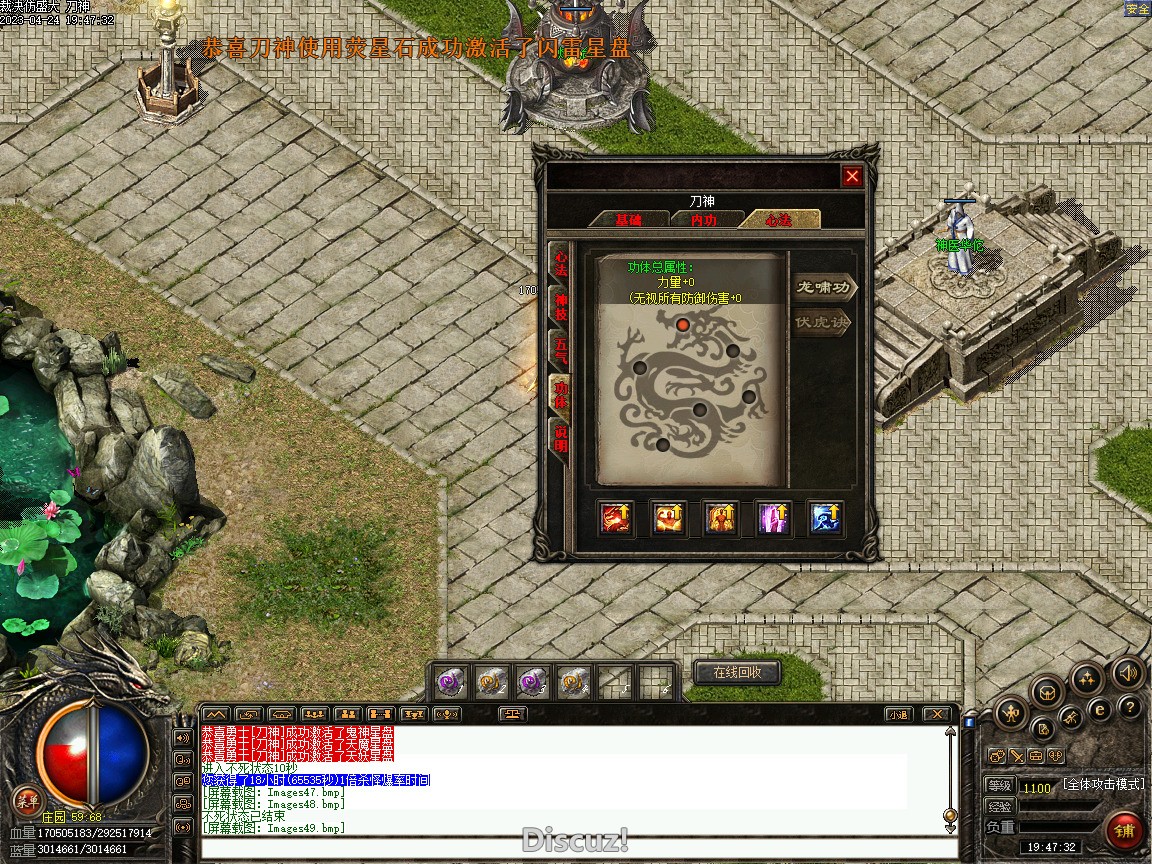Open the question mark help button
Viewport: 1152px width, 864px height.
1130,708
